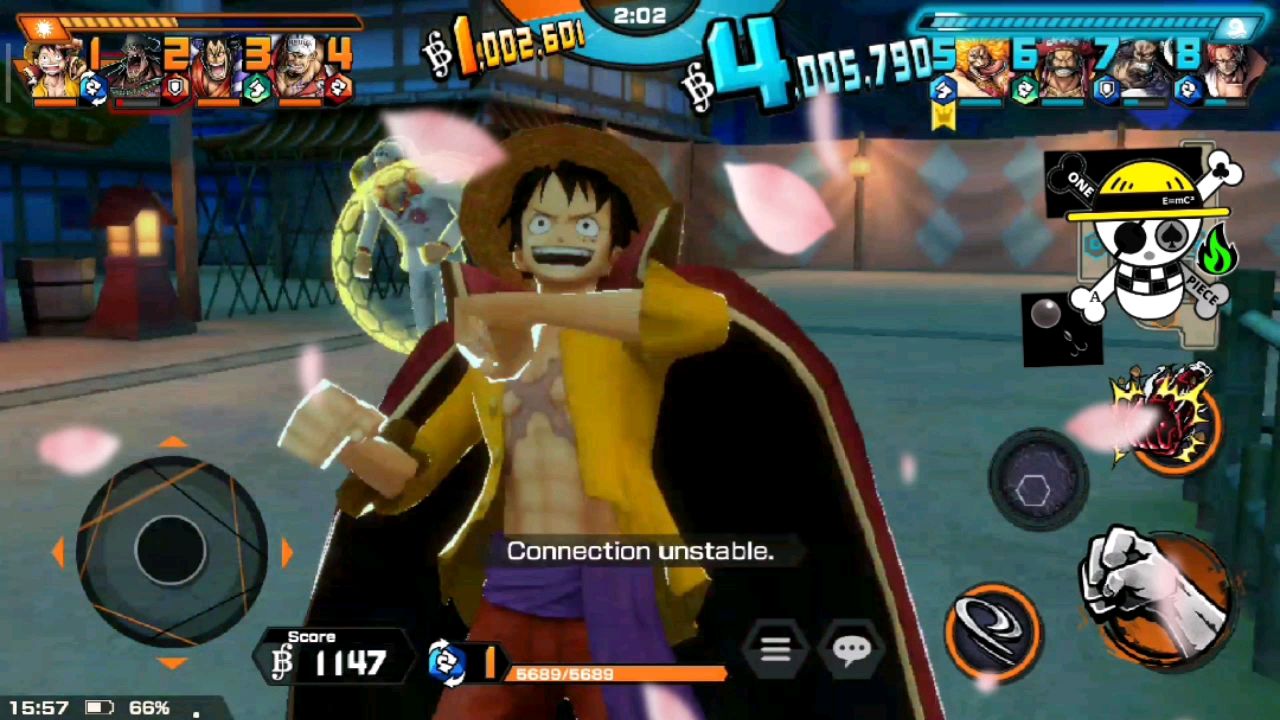Open the three-line menu button
Image resolution: width=1280 pixels, height=720 pixels.
[775, 651]
